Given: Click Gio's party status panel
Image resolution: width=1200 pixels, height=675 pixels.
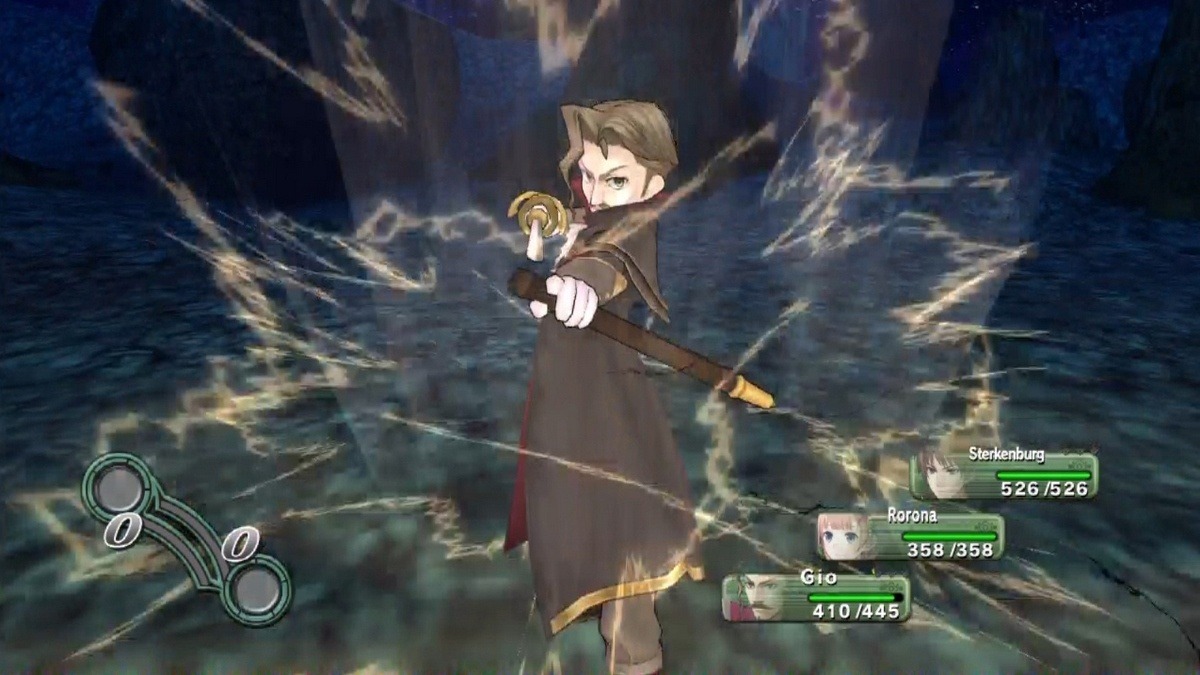Looking at the screenshot, I should coord(816,597).
